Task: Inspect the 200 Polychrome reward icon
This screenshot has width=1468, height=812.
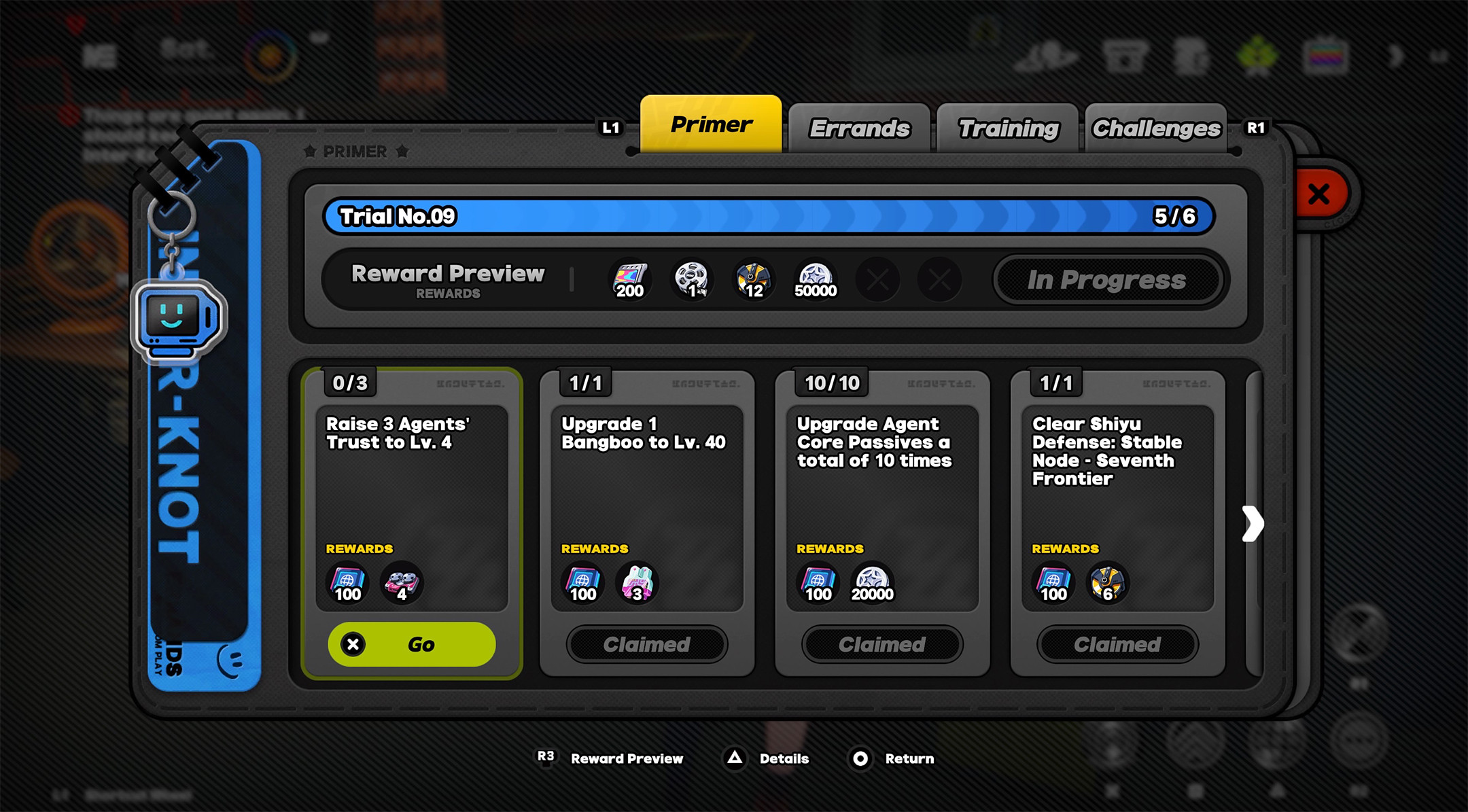Action: click(630, 279)
